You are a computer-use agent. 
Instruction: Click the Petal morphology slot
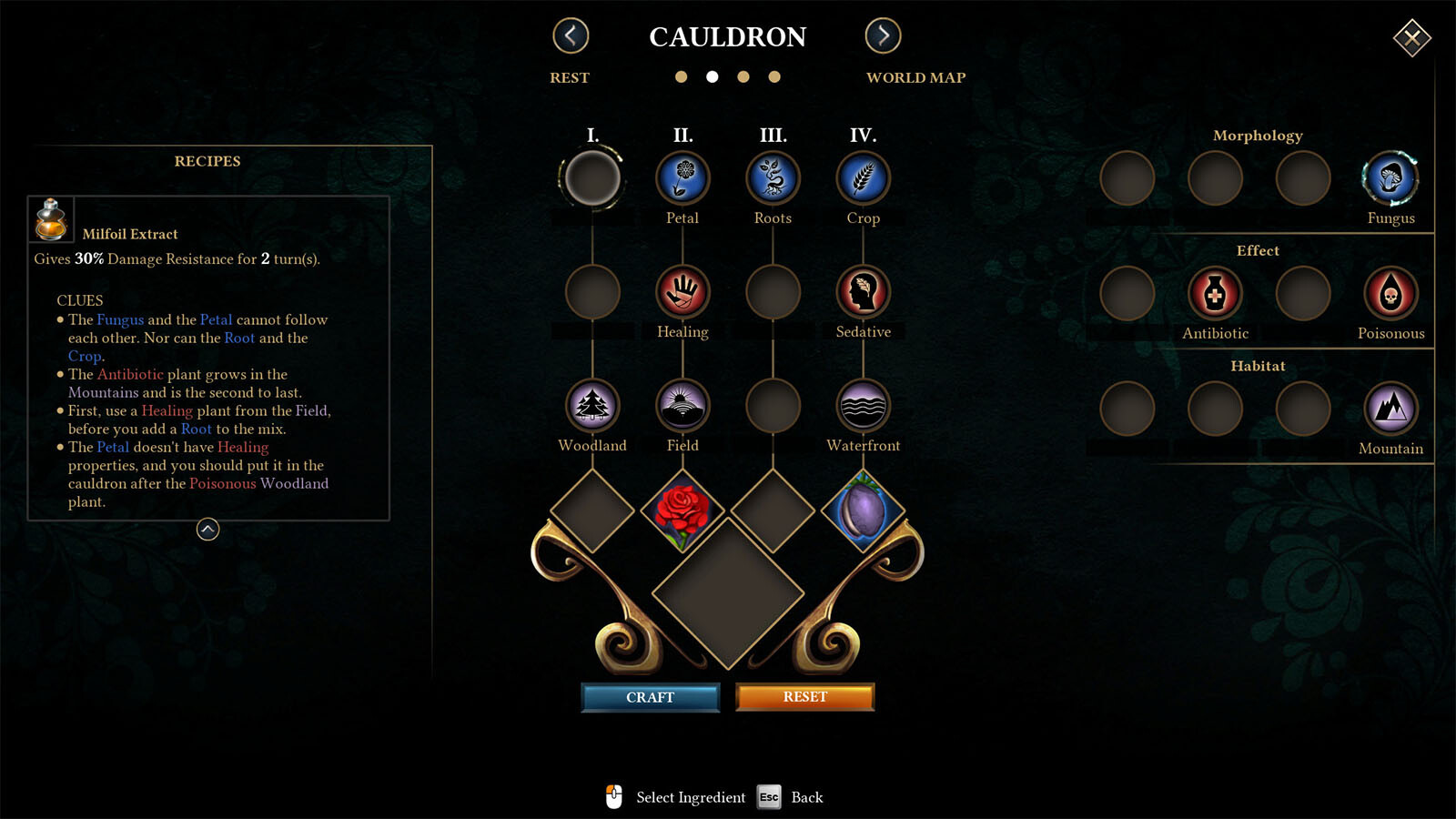(682, 178)
